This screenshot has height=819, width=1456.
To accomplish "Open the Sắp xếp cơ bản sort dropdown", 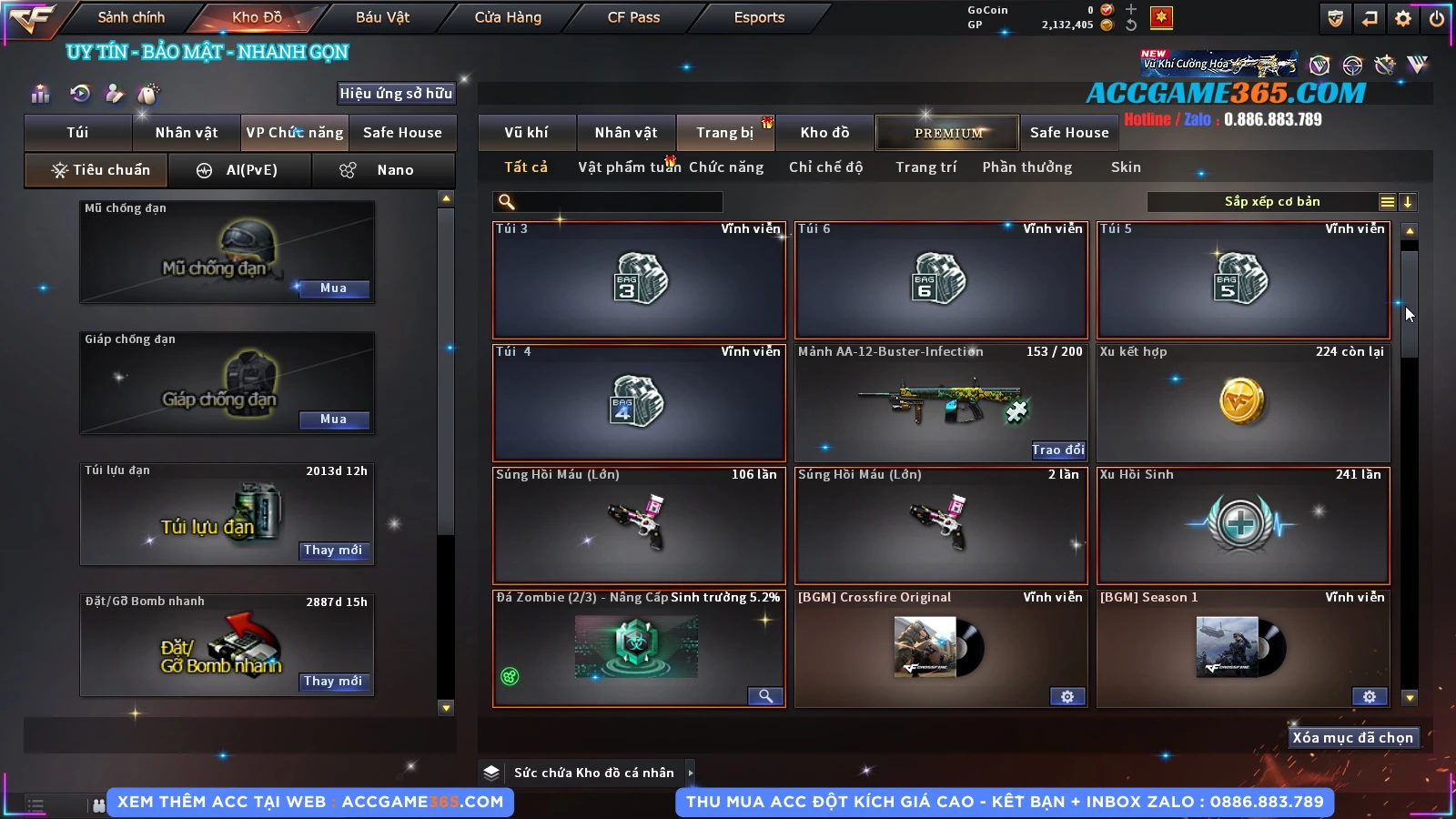I will [1271, 202].
